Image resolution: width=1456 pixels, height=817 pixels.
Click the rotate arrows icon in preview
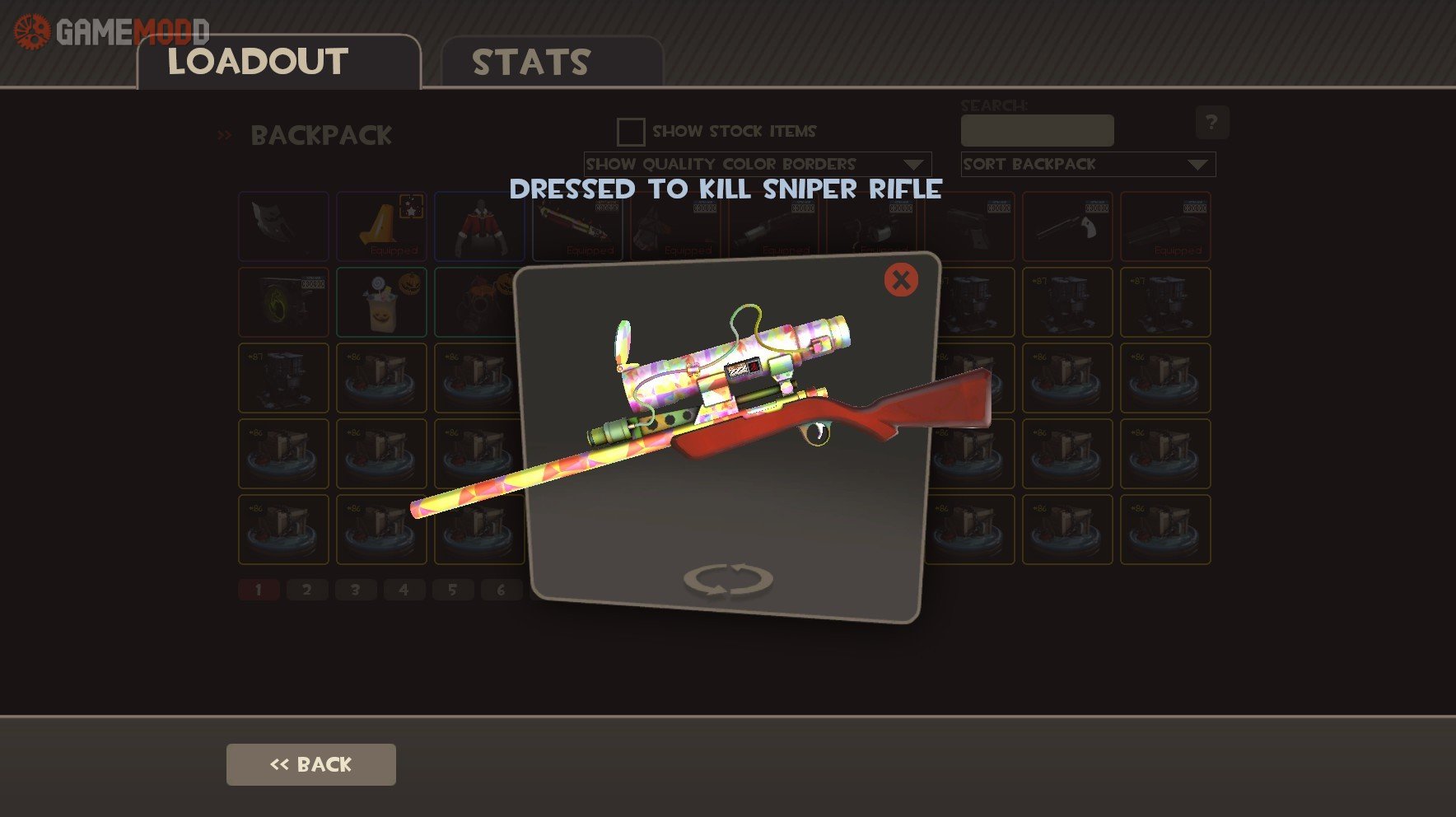728,579
